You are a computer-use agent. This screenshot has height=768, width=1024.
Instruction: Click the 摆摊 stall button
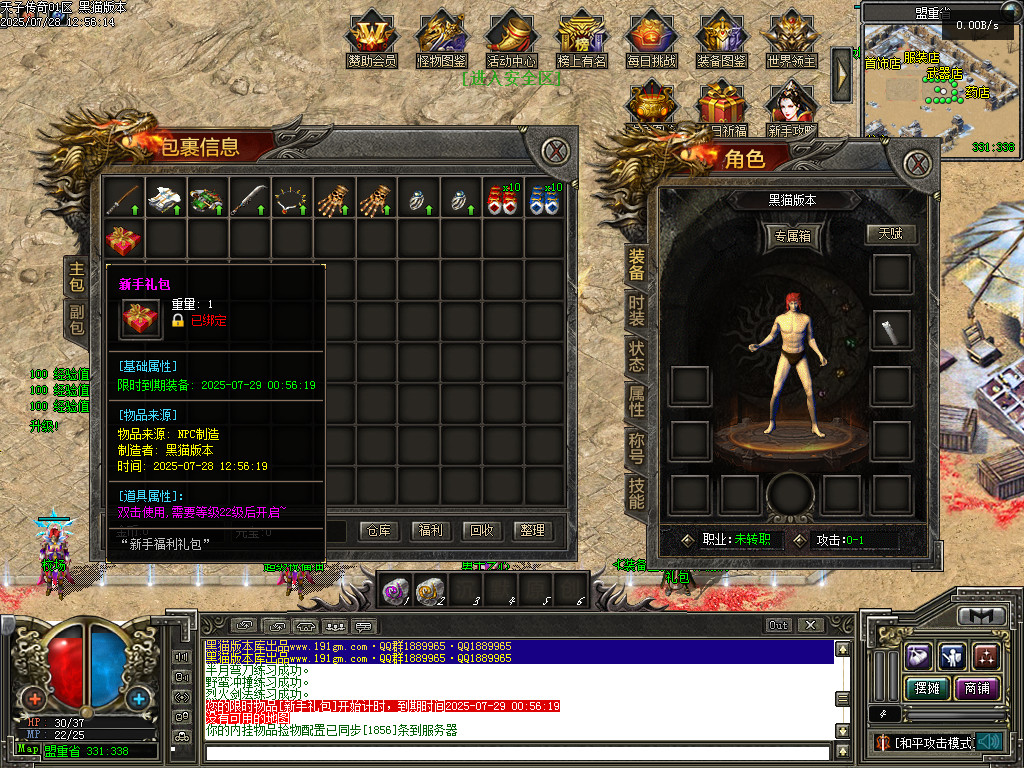pyautogui.click(x=923, y=688)
